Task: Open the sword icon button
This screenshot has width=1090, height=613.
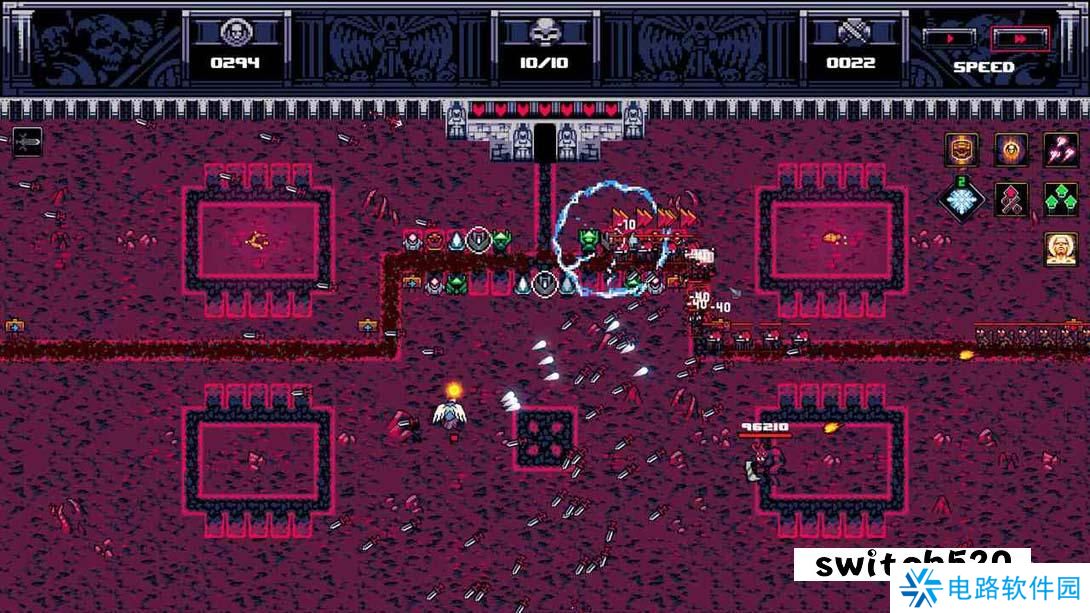Action: tap(27, 142)
